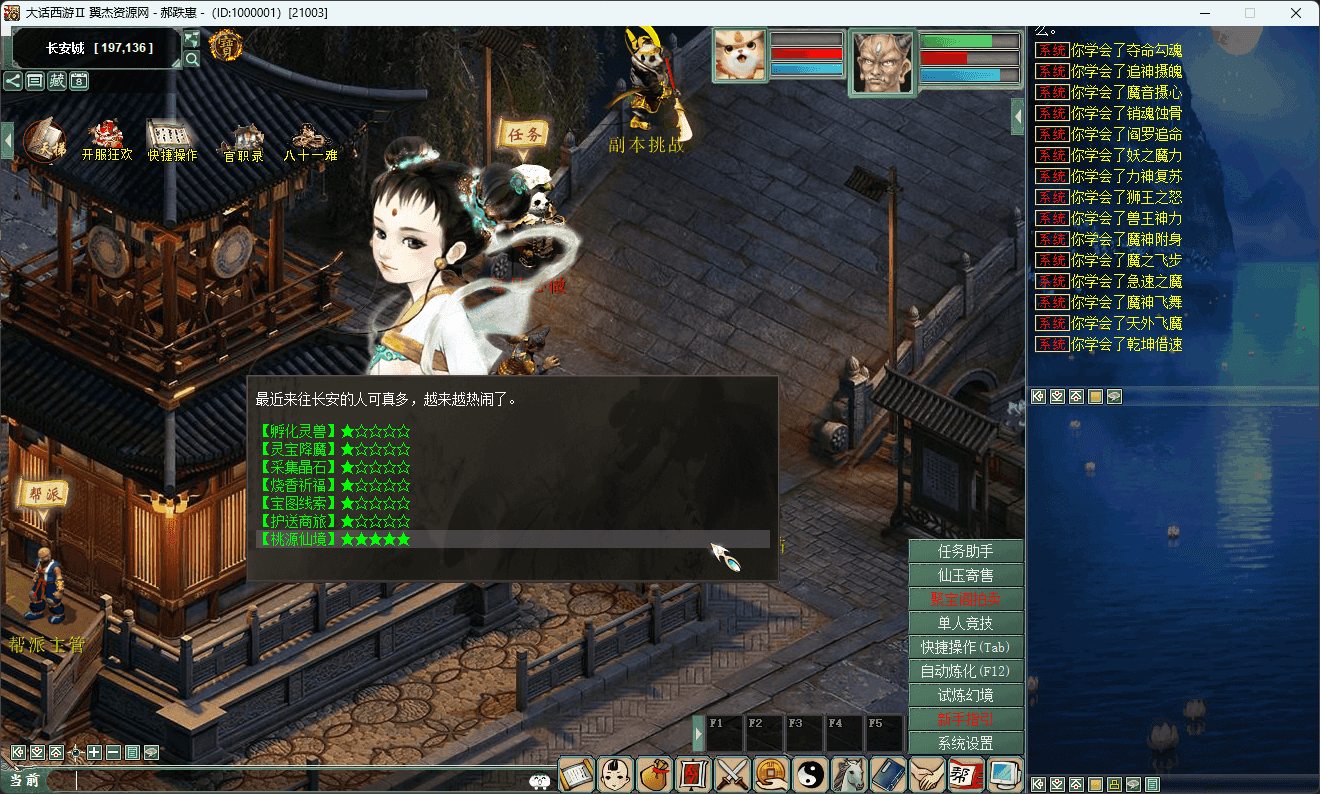The image size is (1320, 794).
Task: Open the crossed swords combat icon
Action: (x=733, y=774)
